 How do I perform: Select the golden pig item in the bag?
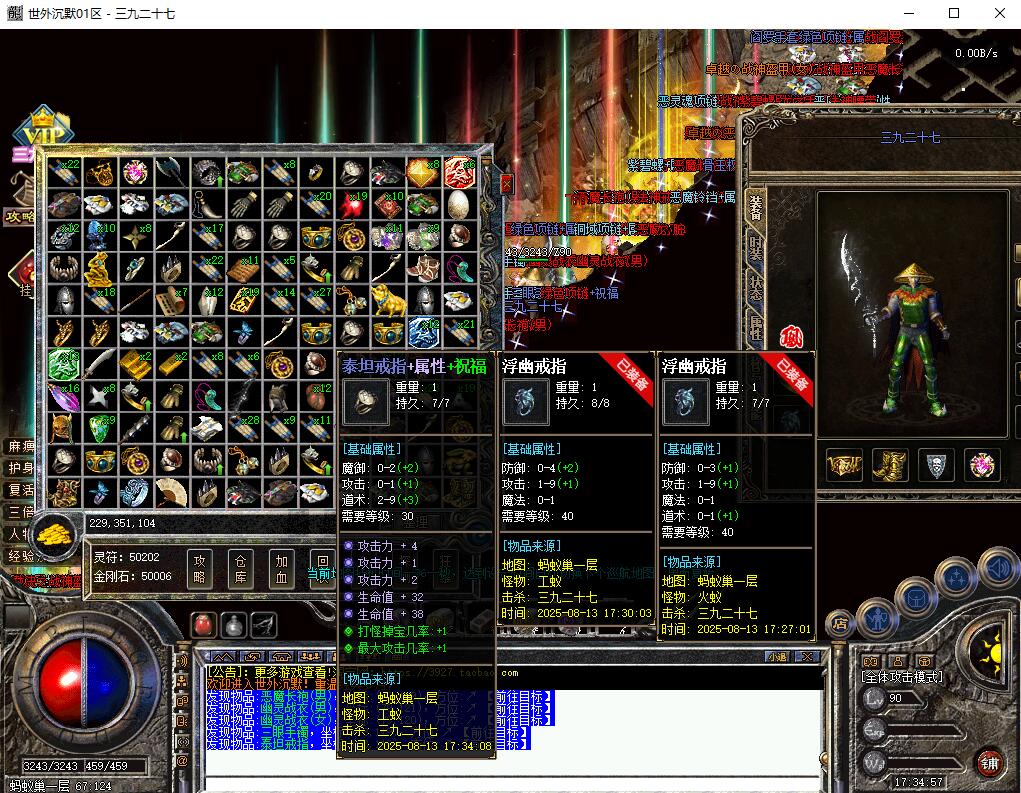(385, 297)
